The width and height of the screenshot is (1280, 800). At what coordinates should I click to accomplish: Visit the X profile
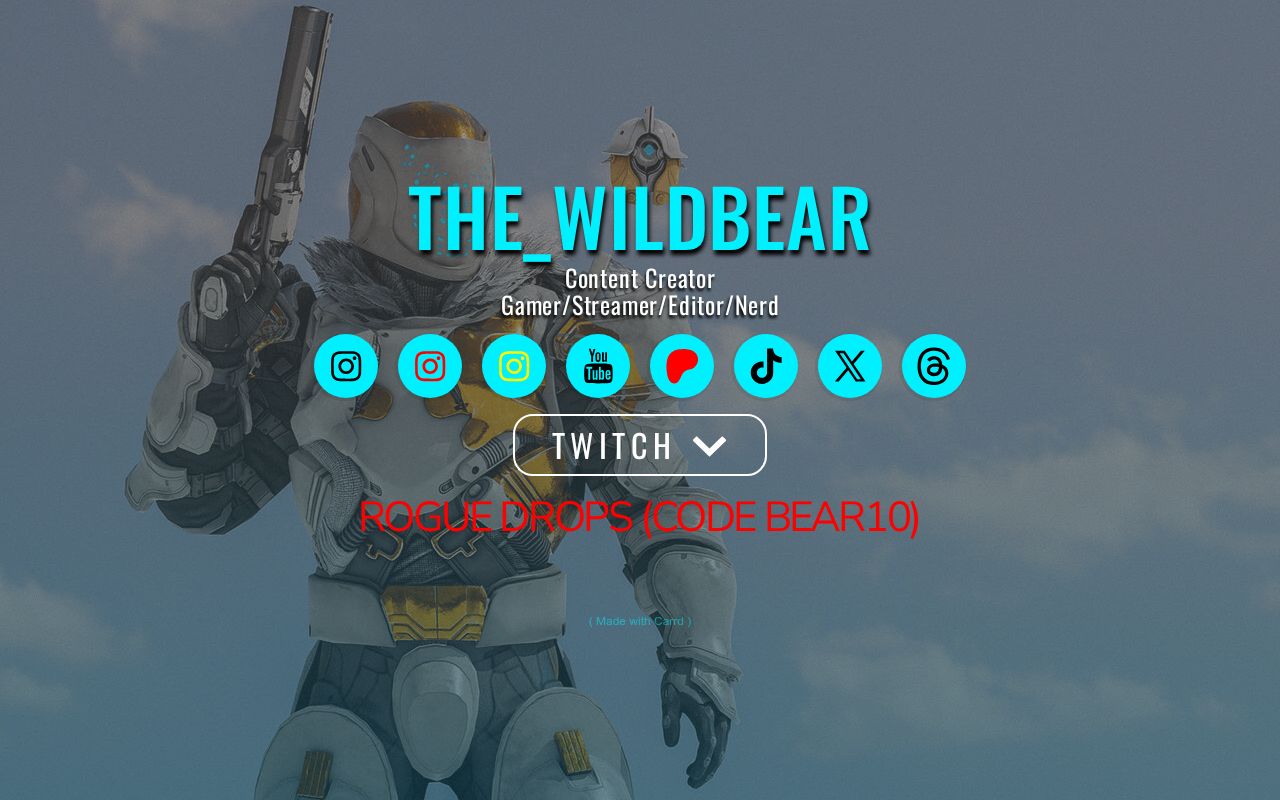tap(849, 366)
